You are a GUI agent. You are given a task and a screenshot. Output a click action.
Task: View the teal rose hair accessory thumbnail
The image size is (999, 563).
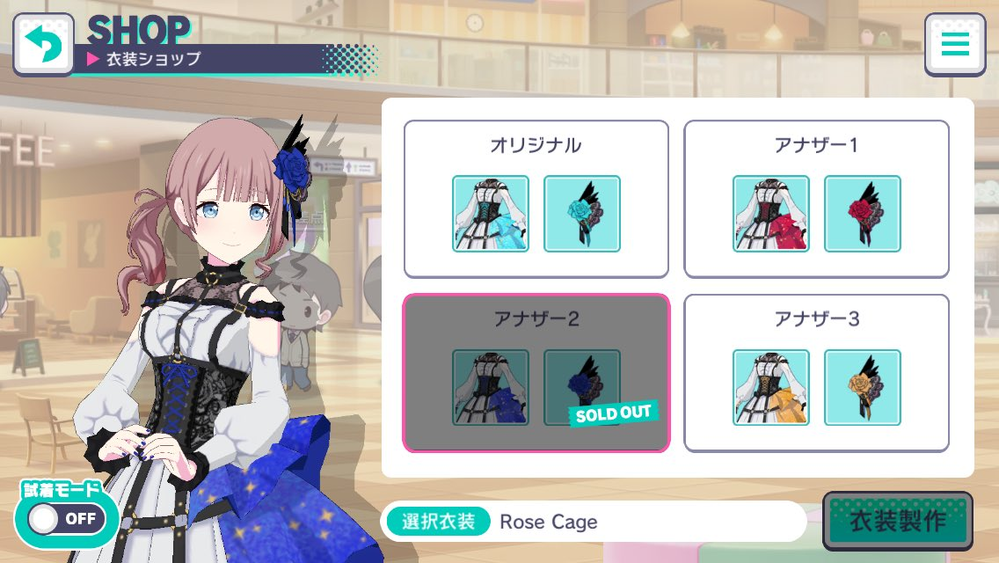[x=582, y=214]
